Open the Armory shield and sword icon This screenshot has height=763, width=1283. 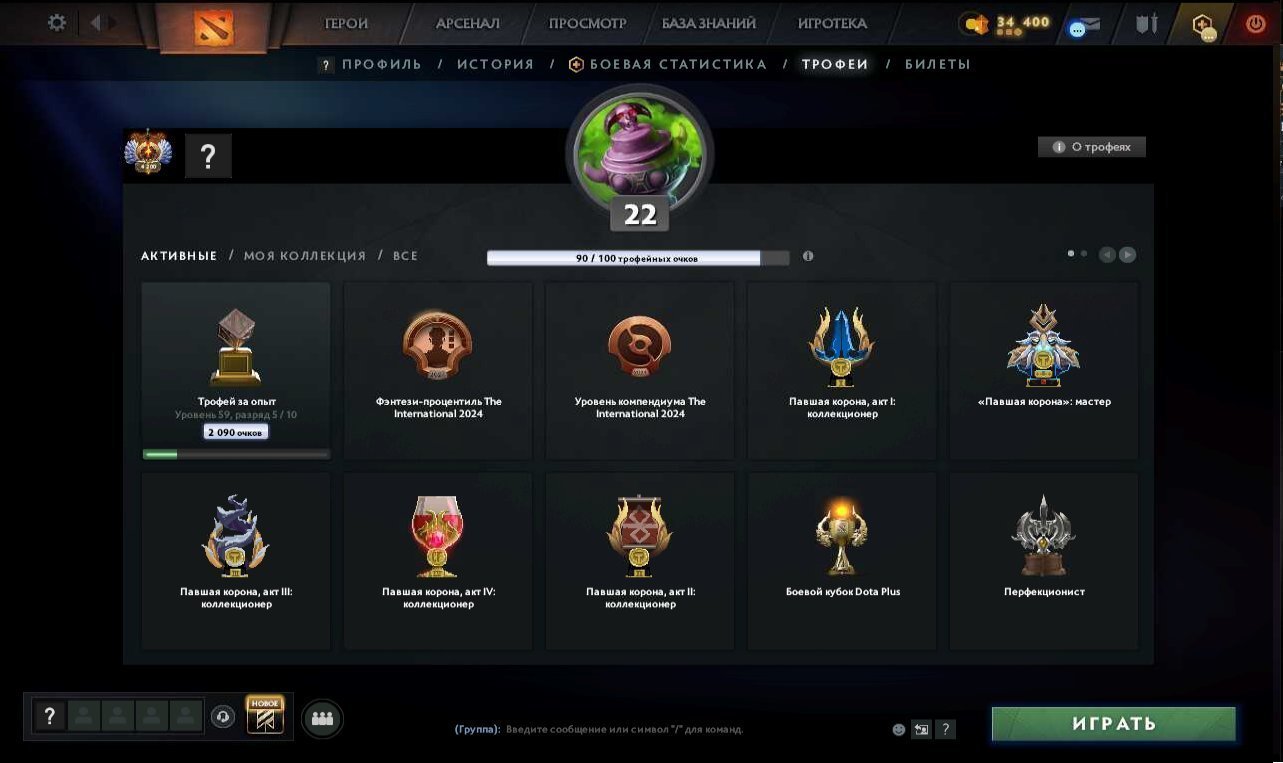[x=1145, y=23]
